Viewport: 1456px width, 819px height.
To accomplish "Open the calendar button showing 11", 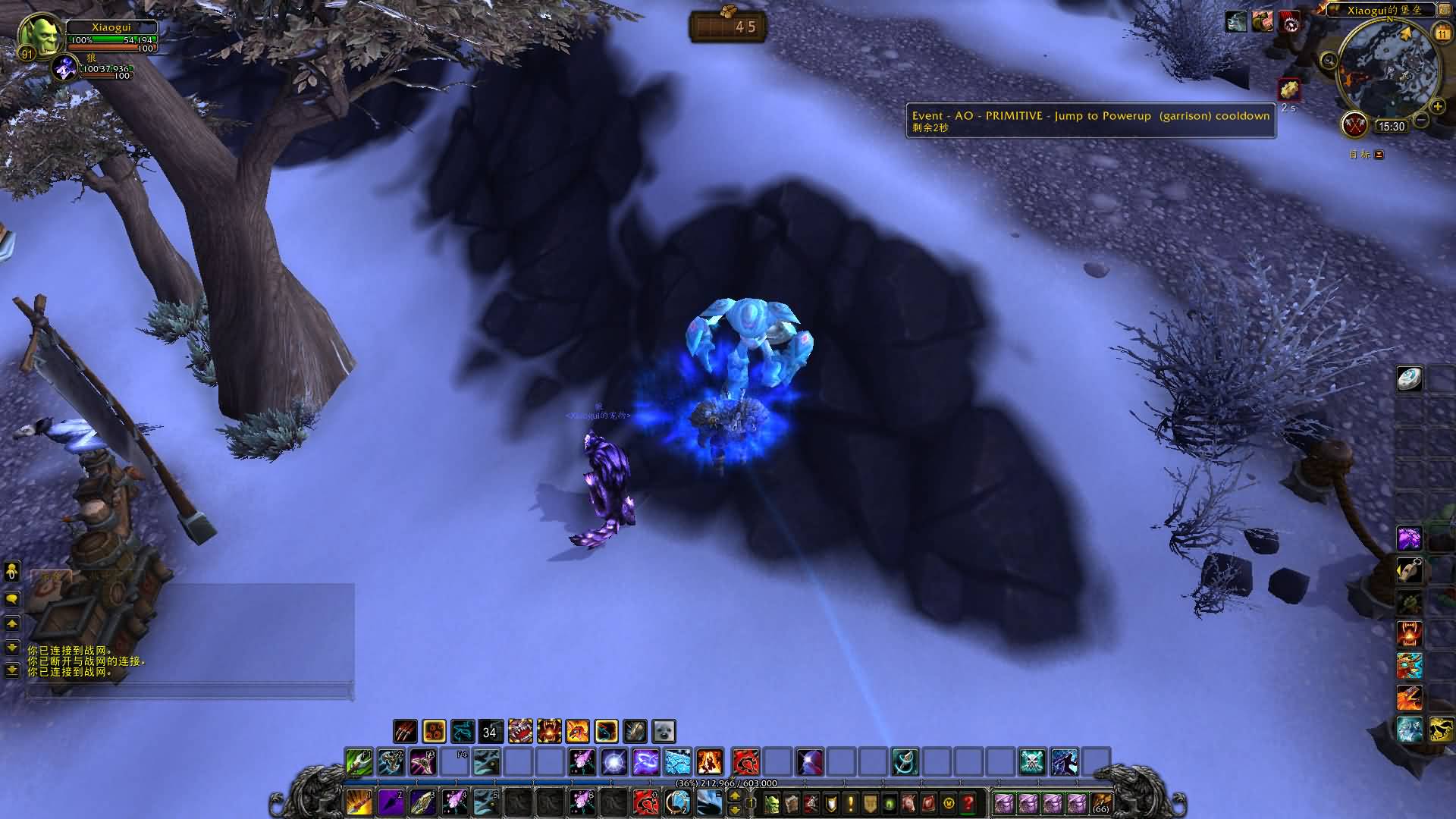I will (1442, 33).
